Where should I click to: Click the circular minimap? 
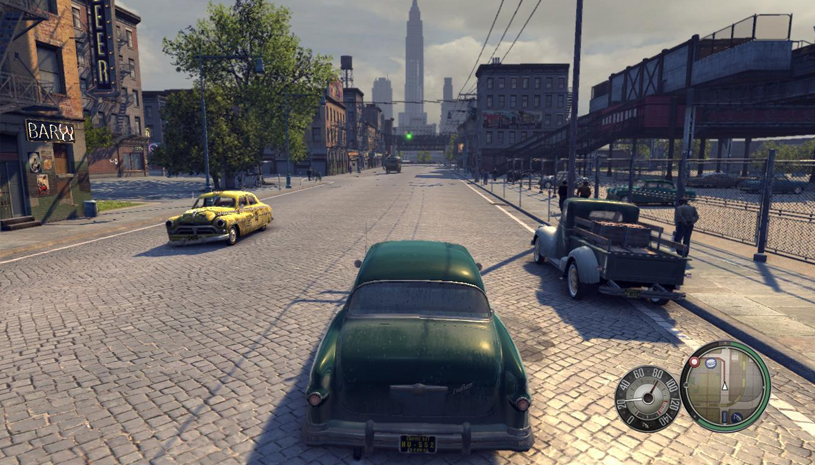pos(725,385)
